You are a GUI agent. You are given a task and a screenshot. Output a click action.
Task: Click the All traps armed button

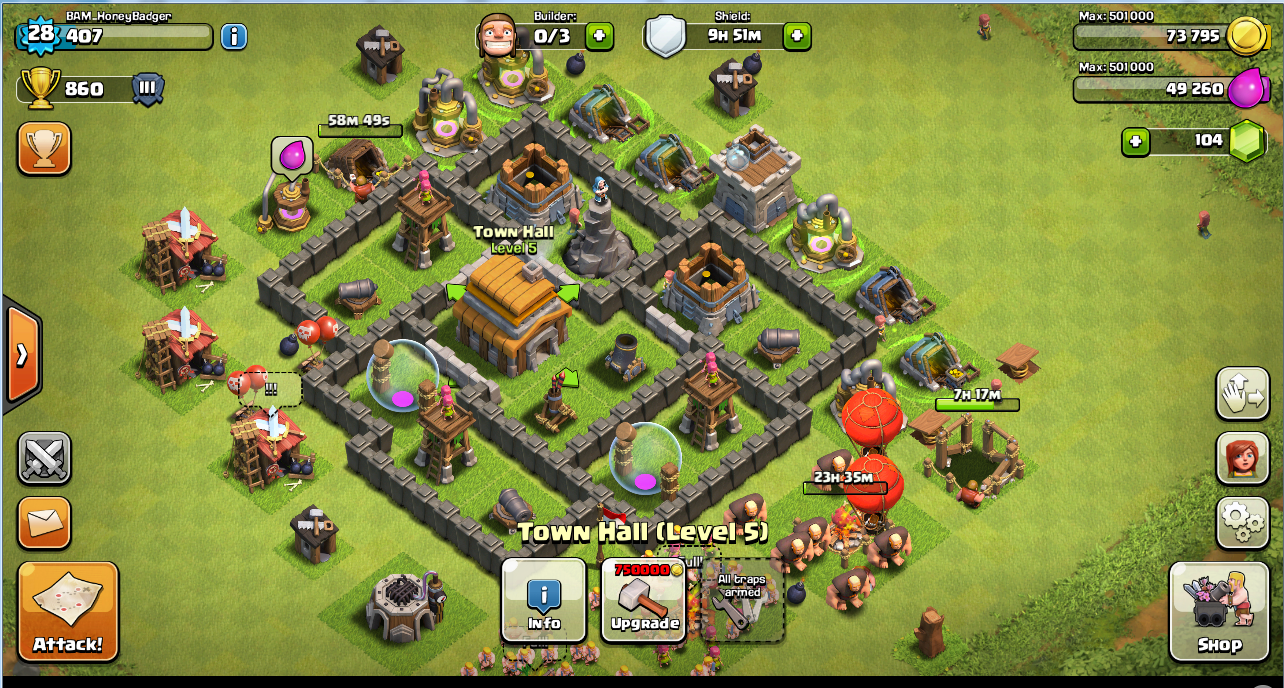(739, 600)
